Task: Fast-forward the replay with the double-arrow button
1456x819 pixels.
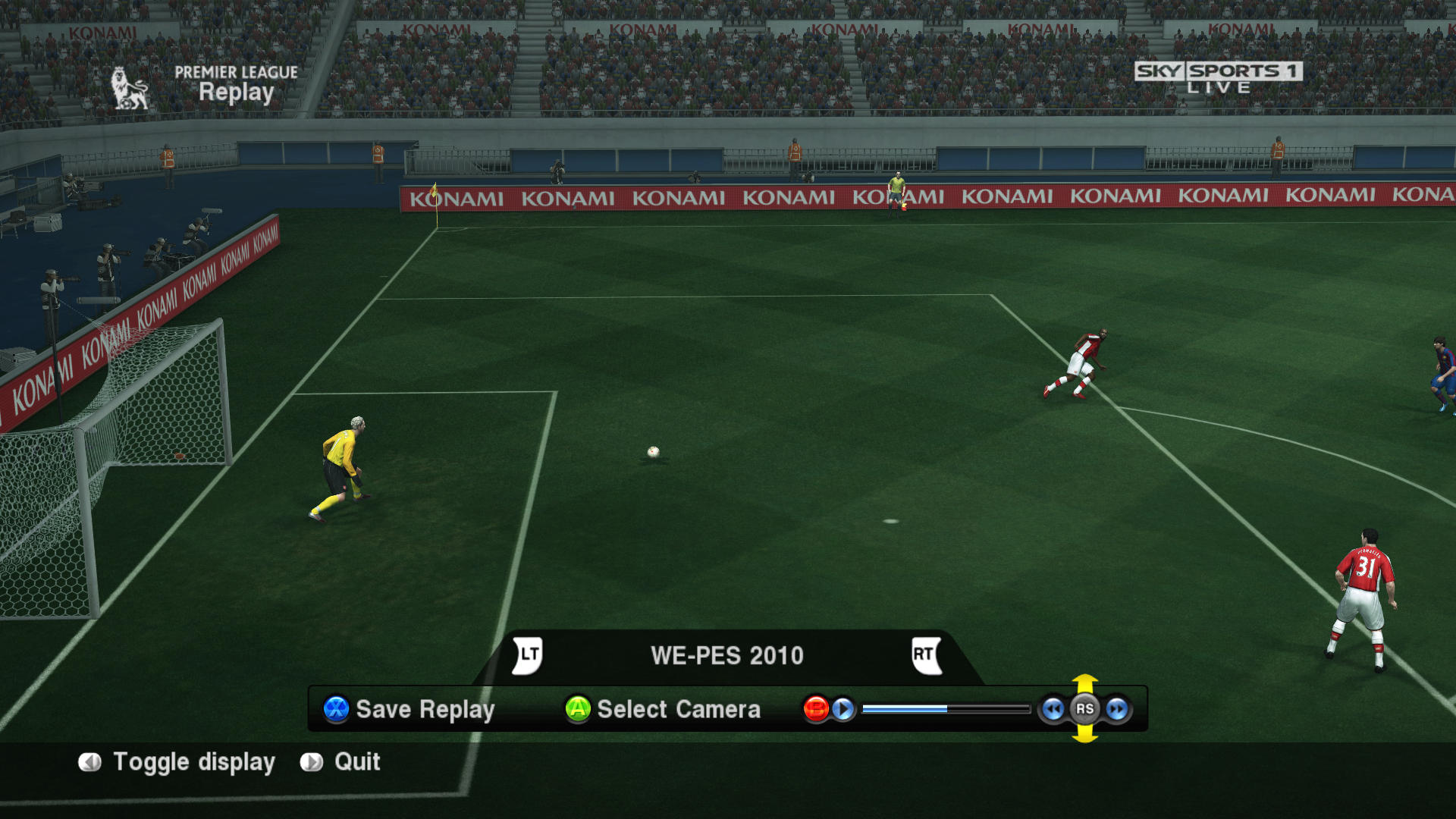Action: pyautogui.click(x=1117, y=709)
